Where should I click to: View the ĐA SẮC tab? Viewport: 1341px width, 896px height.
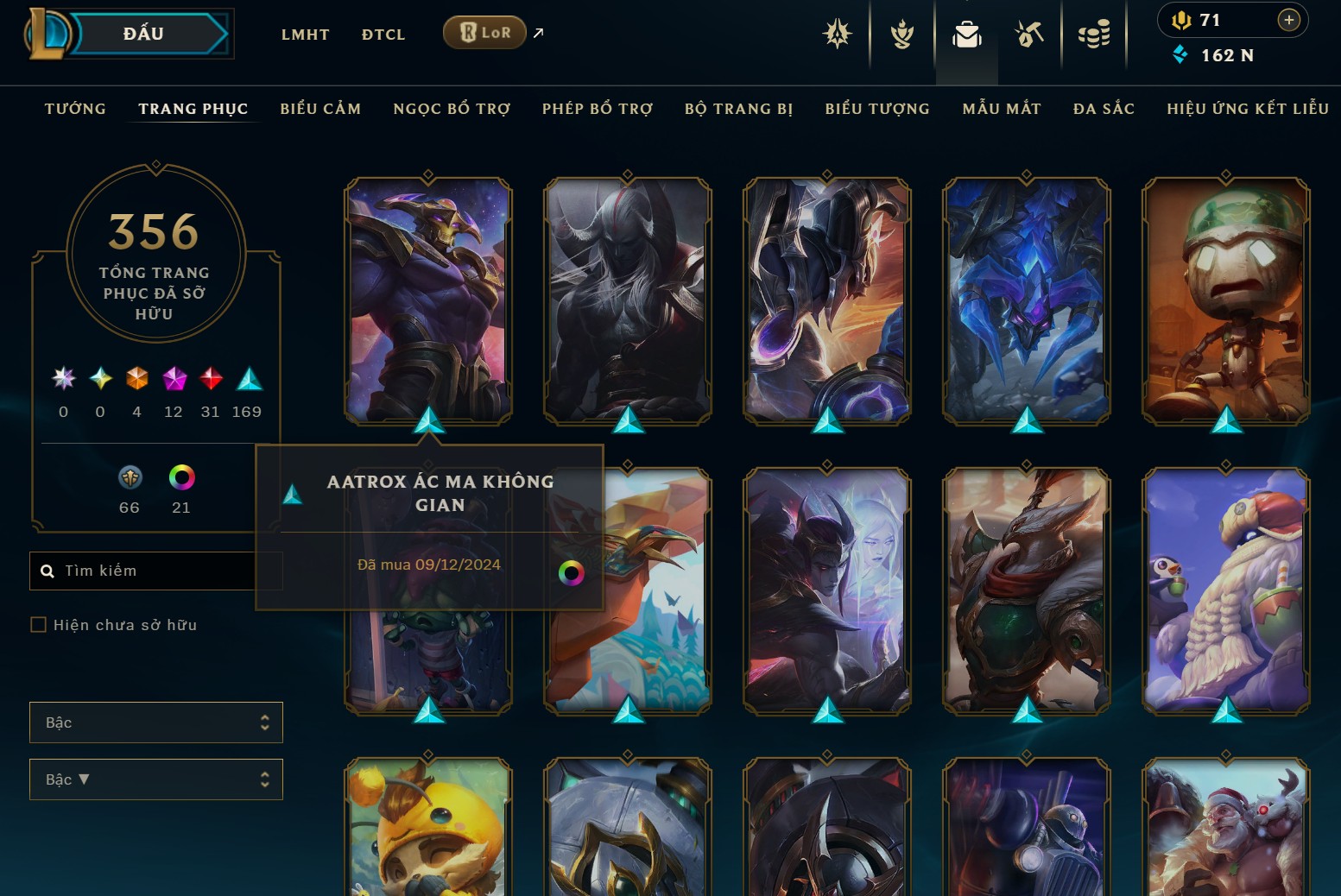click(x=1104, y=109)
